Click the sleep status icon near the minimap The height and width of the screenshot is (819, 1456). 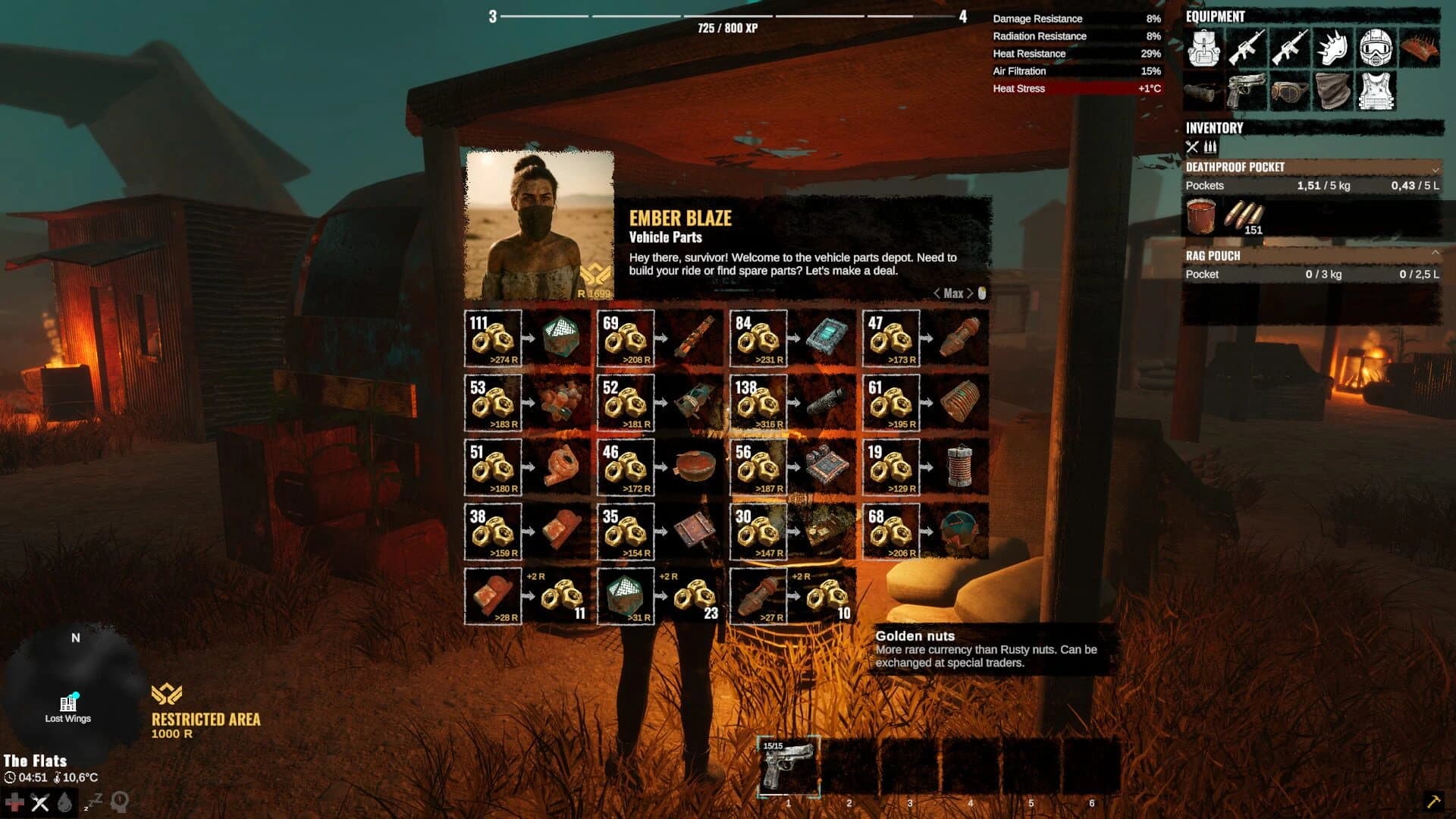(x=93, y=802)
